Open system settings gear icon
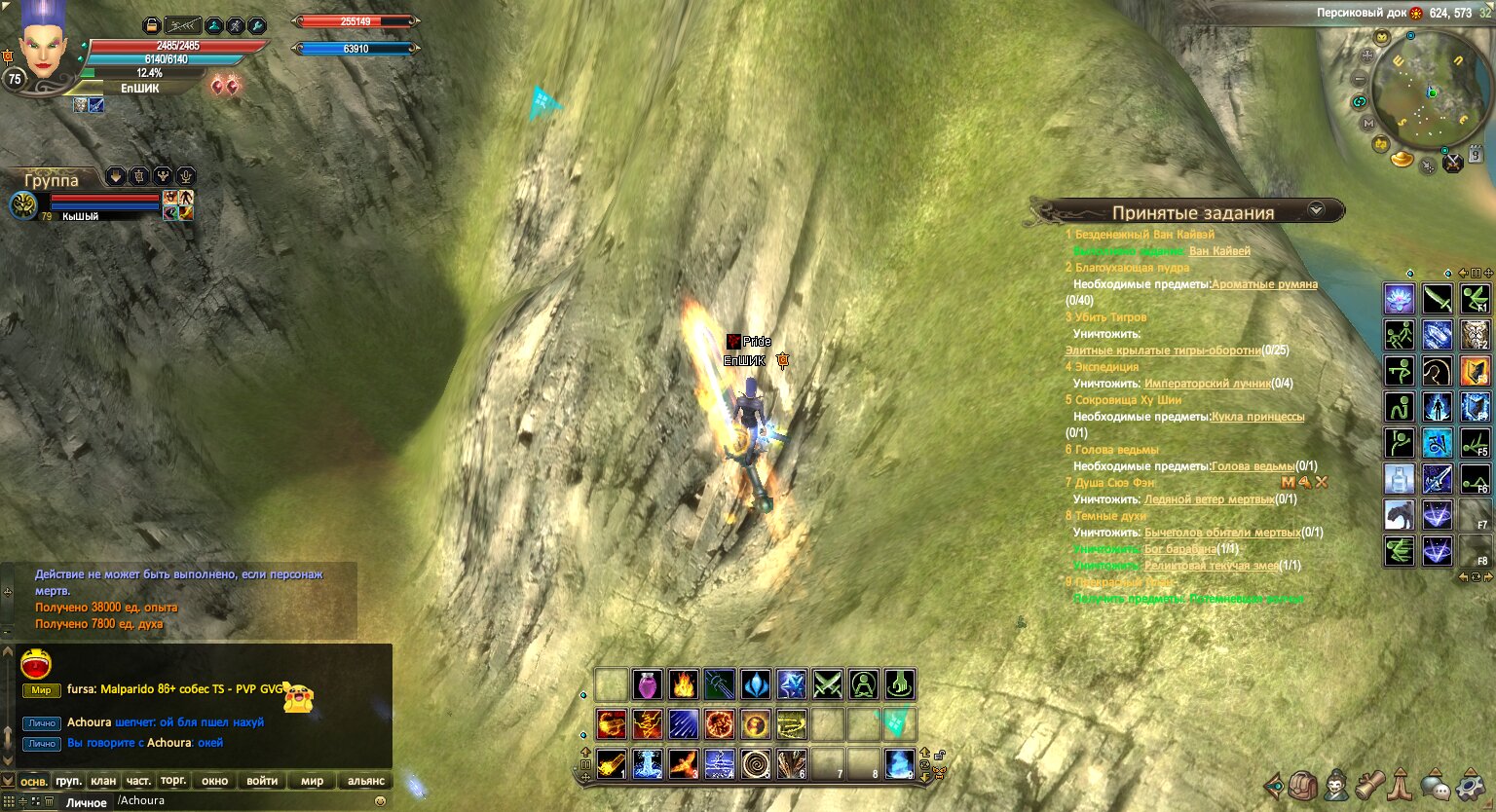Screen dimensions: 1496x812 tap(1469, 785)
